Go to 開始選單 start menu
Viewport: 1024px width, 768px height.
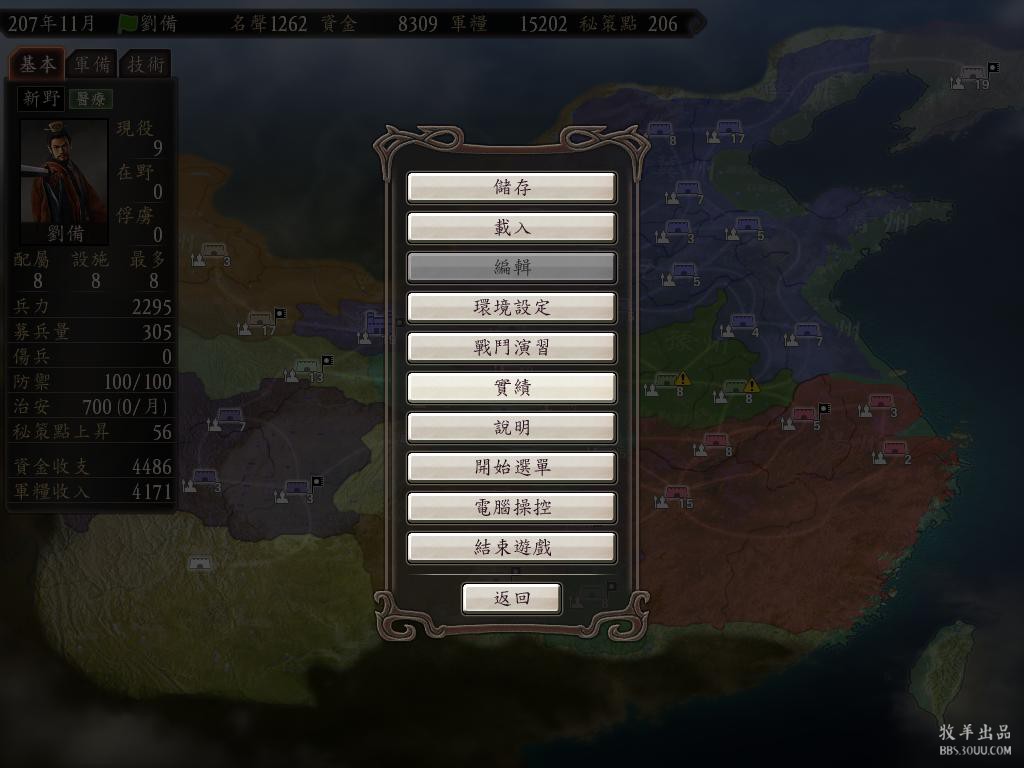(x=512, y=468)
